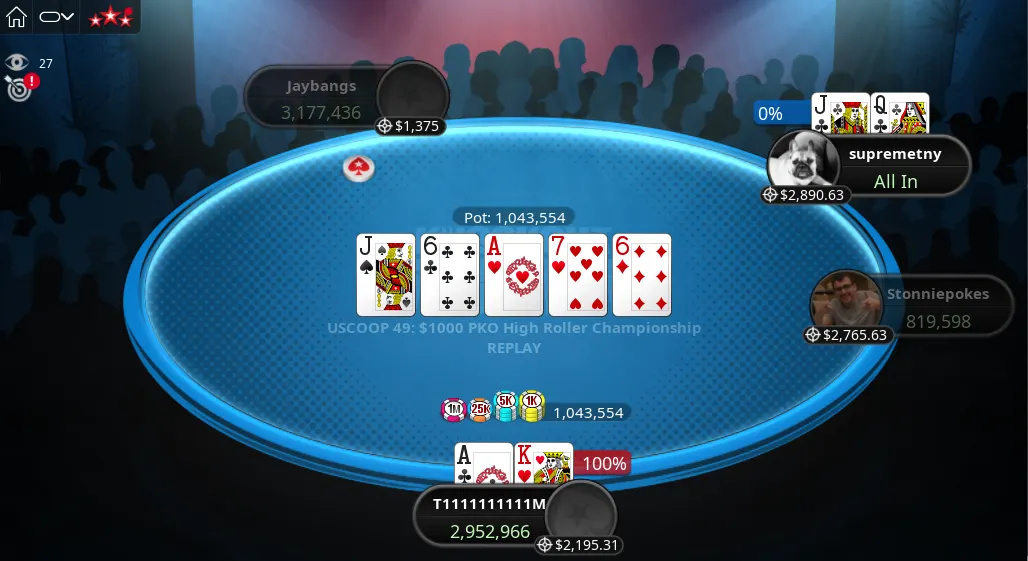This screenshot has height=561, width=1028.
Task: Open the target challenges icon with alert
Action: coord(18,88)
